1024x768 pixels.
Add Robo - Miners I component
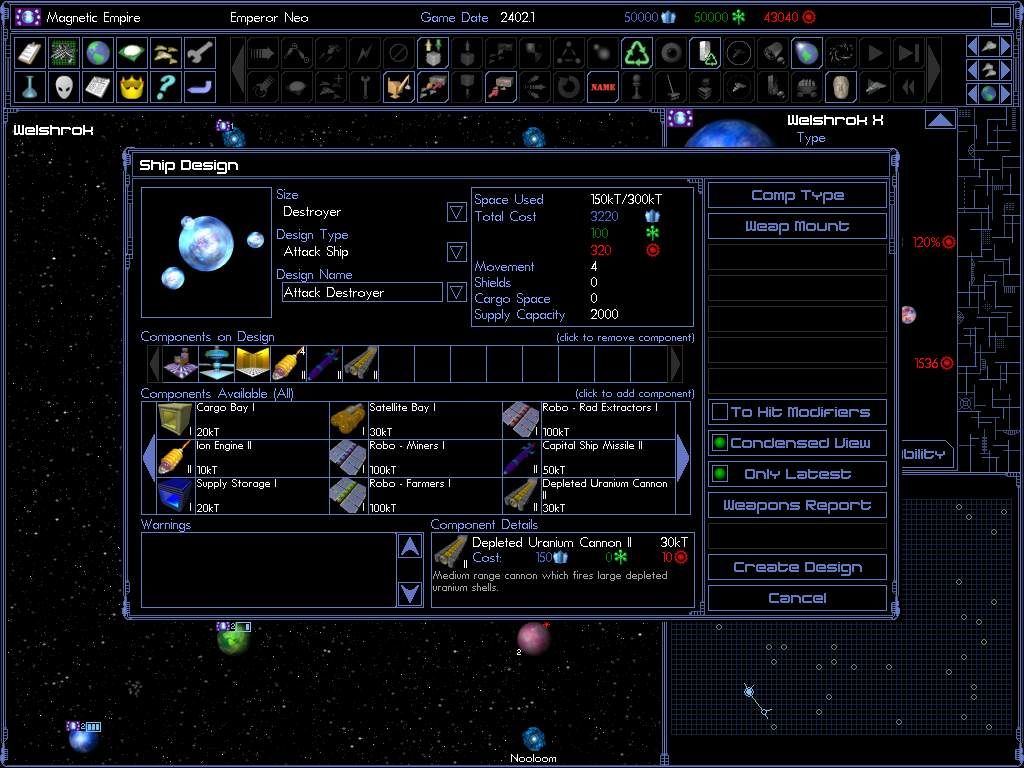pyautogui.click(x=416, y=458)
